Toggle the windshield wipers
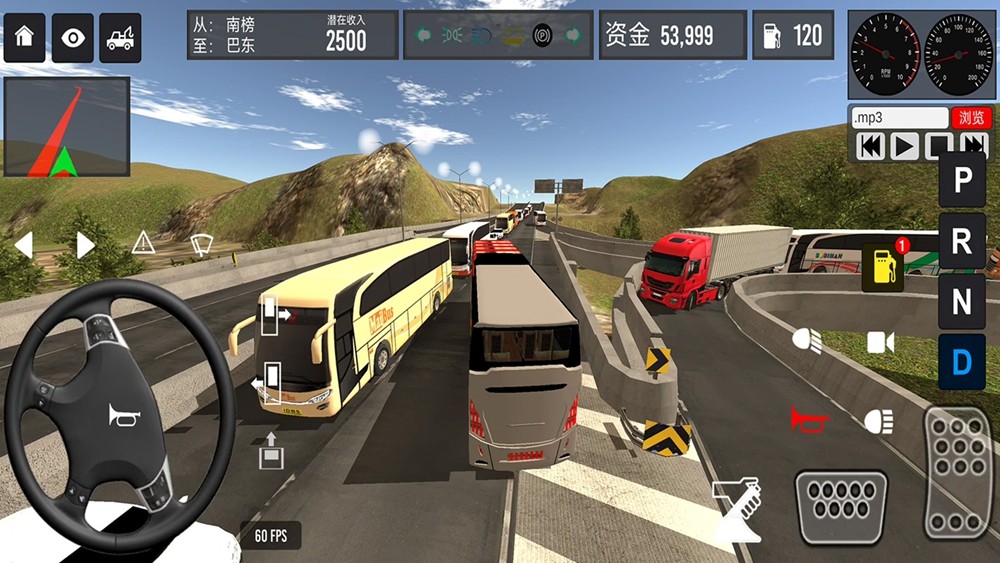The height and width of the screenshot is (563, 1000). click(x=202, y=243)
